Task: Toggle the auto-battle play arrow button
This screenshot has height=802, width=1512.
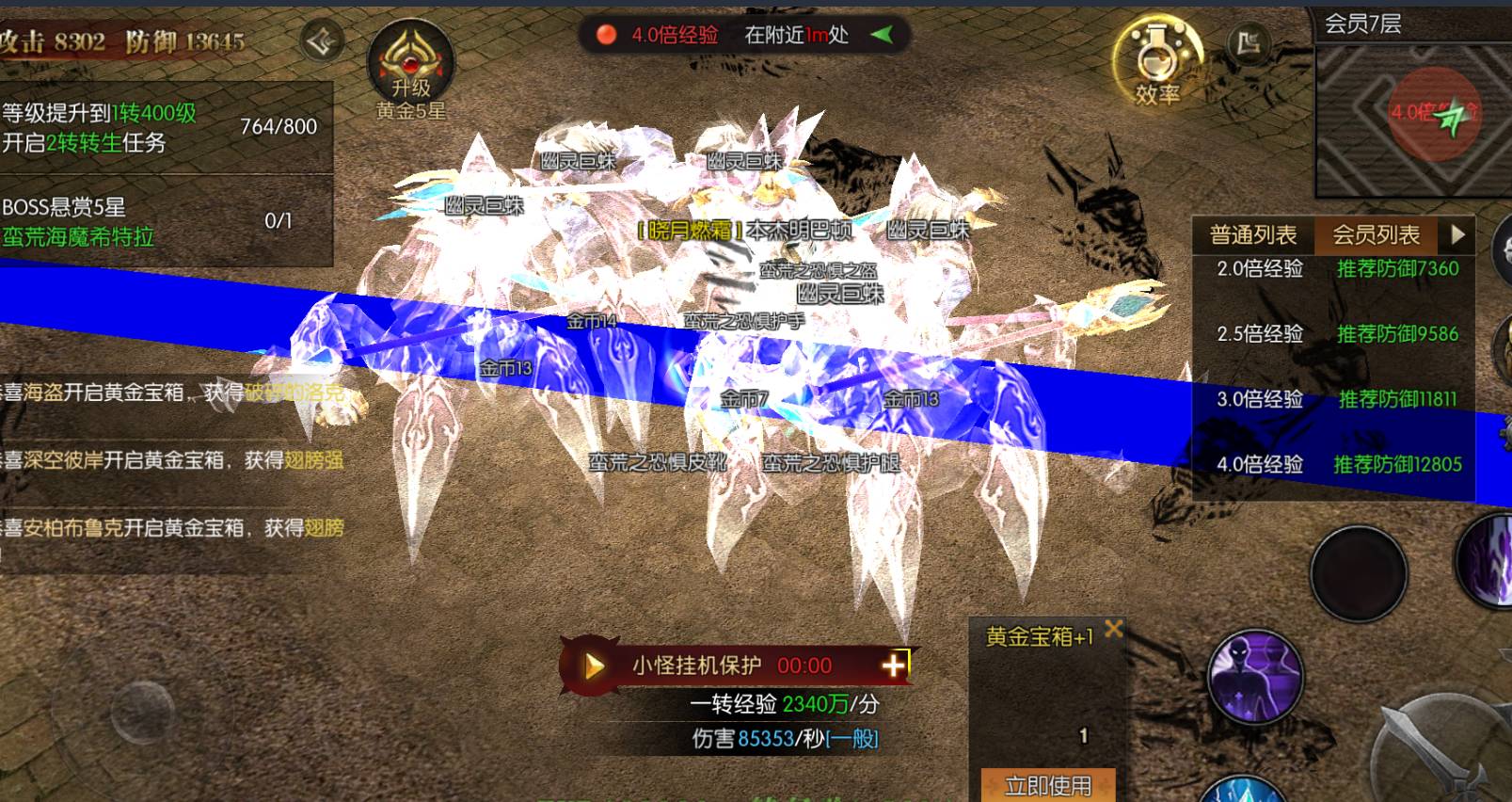Action: 594,666
